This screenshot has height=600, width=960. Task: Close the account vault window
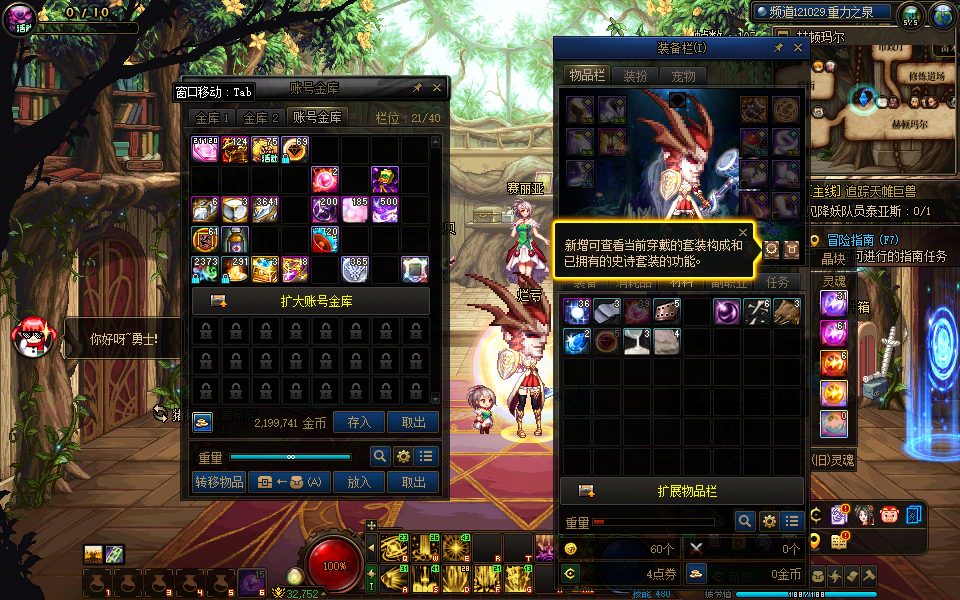[x=437, y=88]
